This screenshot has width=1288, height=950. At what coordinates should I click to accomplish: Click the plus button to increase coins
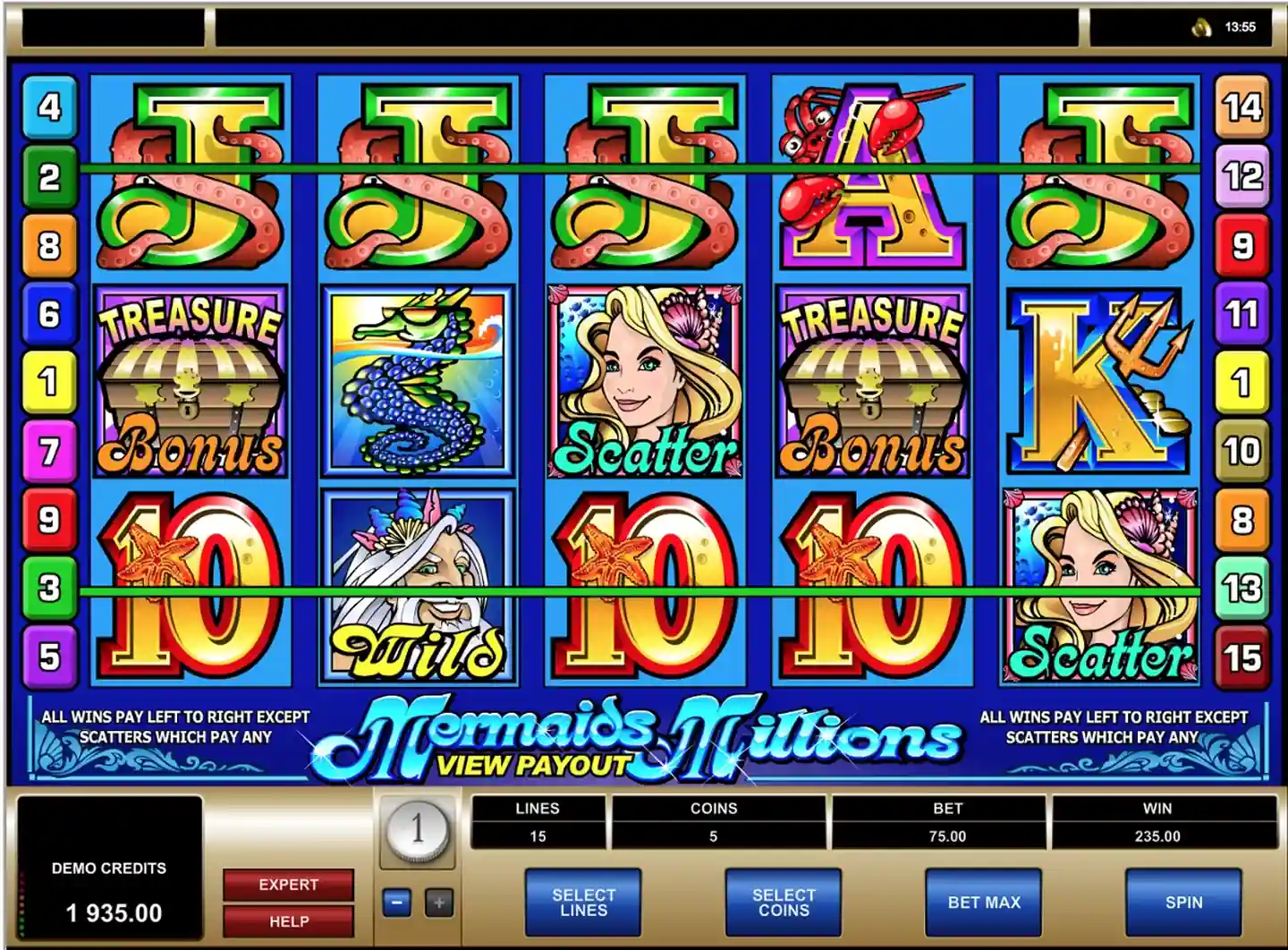coord(436,903)
